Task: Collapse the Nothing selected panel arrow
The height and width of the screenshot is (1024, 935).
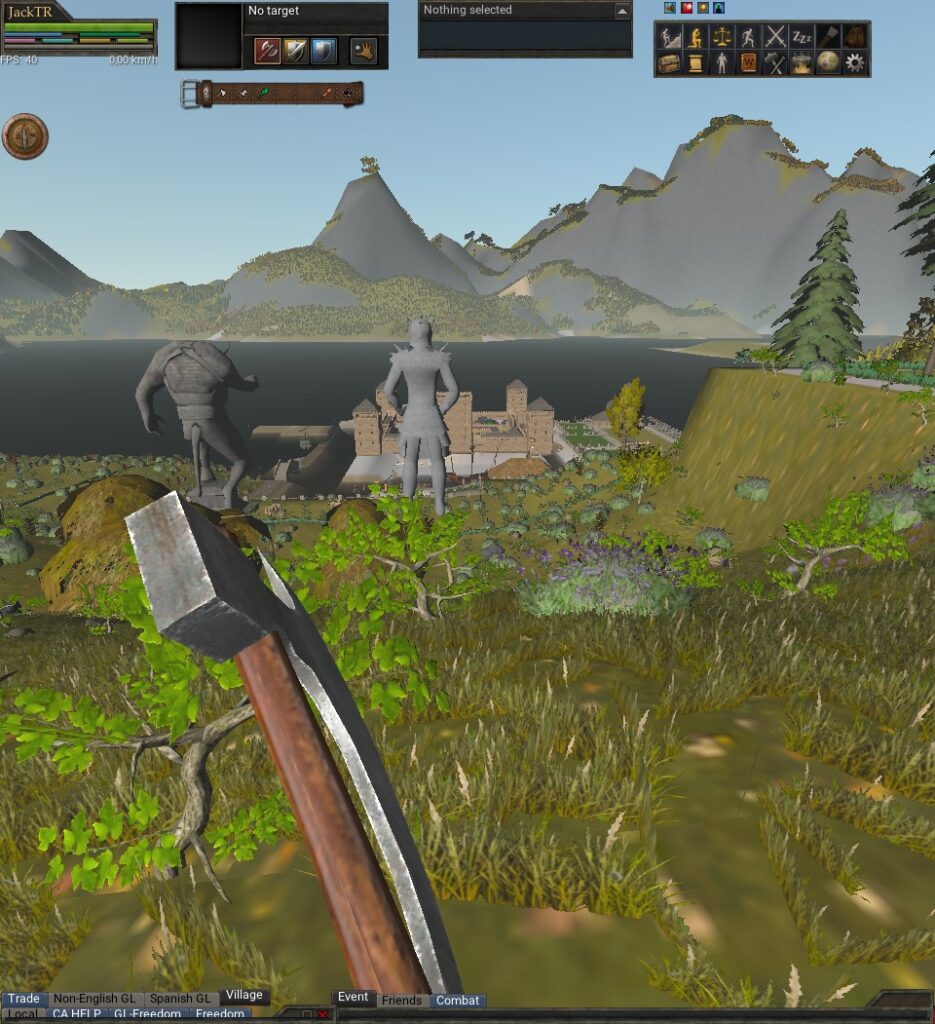Action: click(x=622, y=11)
